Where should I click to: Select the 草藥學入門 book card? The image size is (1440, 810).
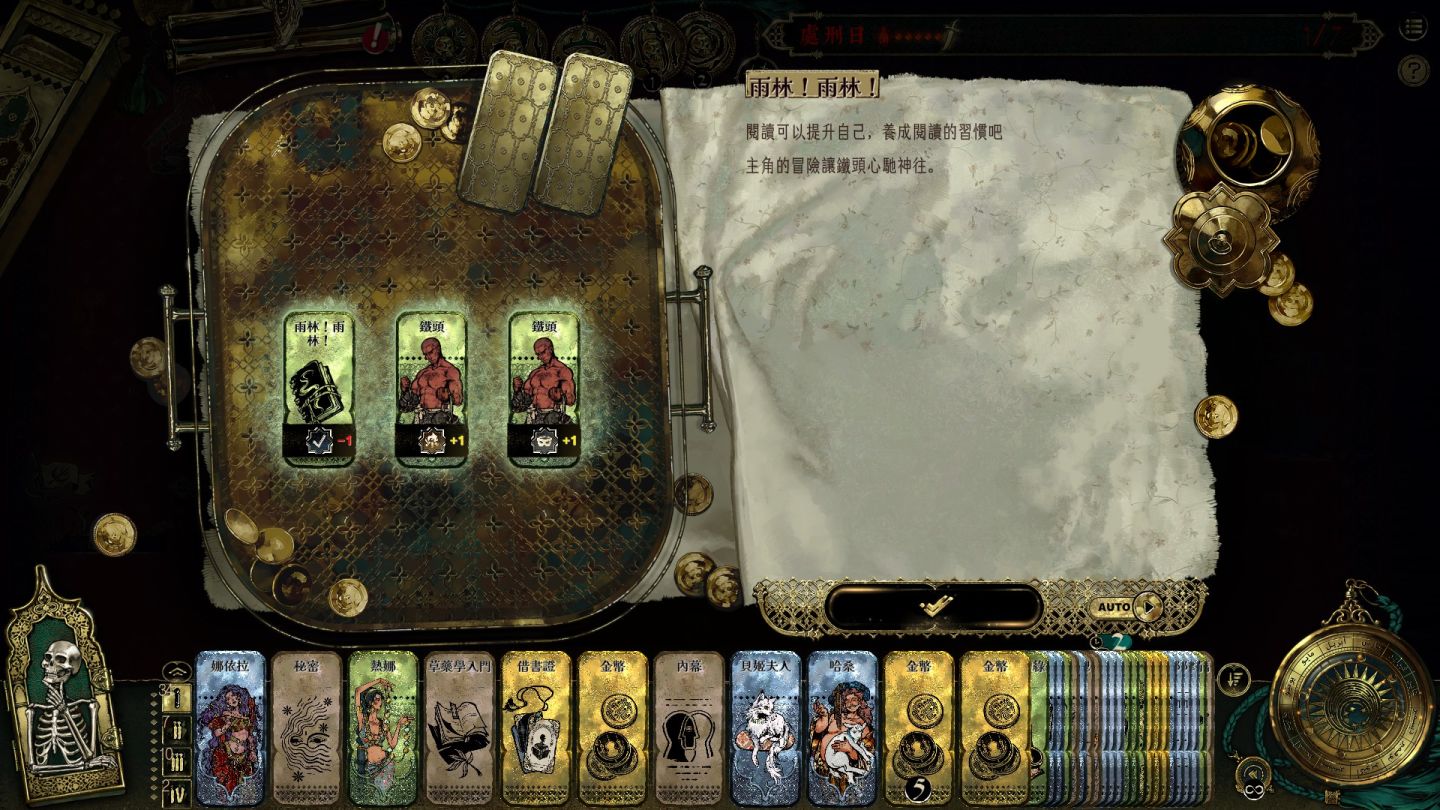click(459, 729)
